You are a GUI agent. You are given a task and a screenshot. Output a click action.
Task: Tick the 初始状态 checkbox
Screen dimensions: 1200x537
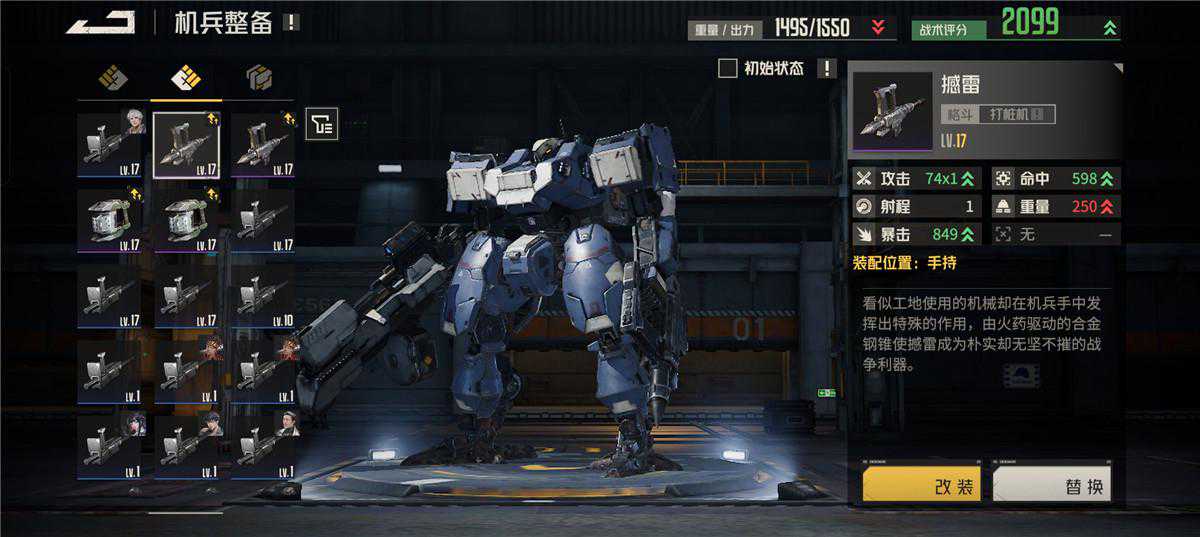click(x=728, y=68)
